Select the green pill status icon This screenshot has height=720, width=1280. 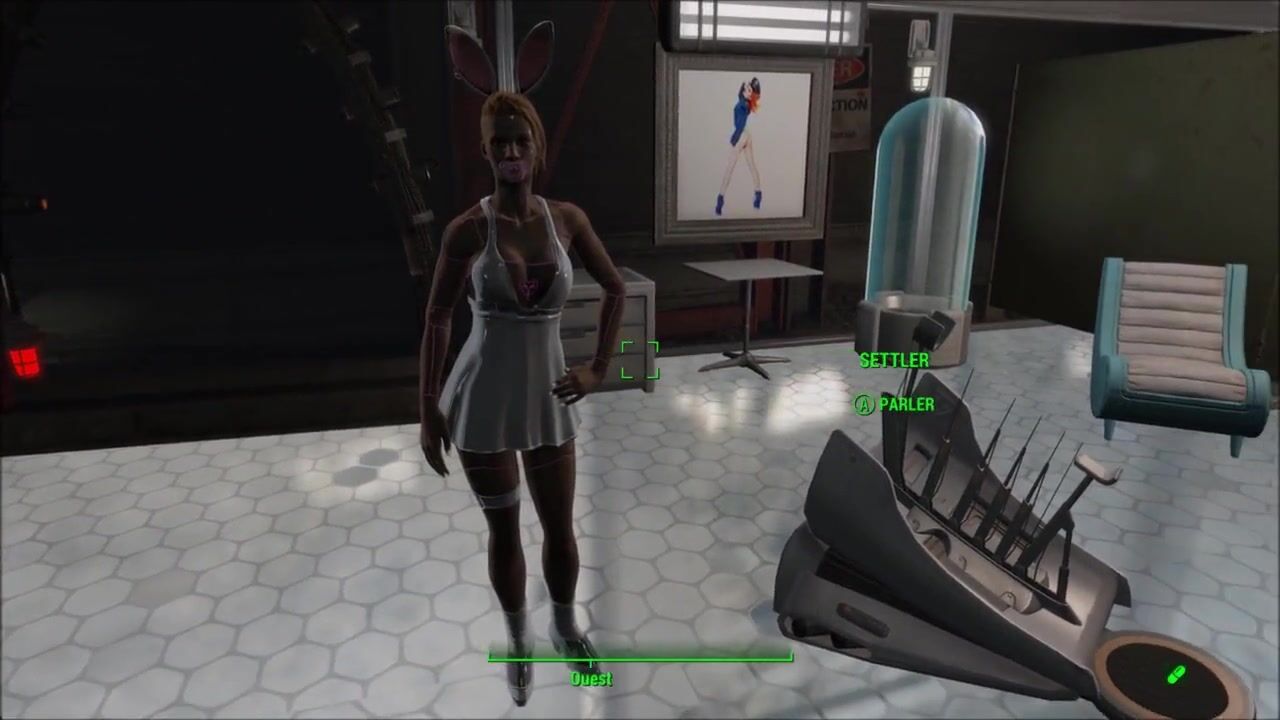pyautogui.click(x=1176, y=675)
